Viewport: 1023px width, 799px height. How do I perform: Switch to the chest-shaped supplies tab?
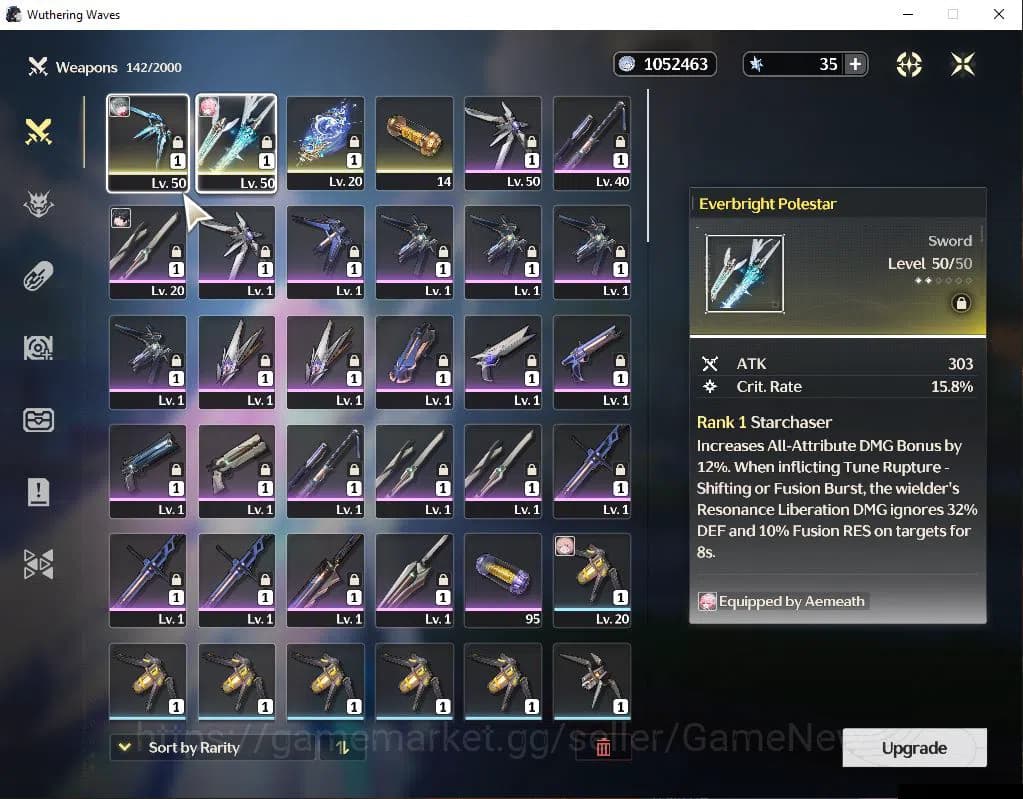[x=38, y=420]
